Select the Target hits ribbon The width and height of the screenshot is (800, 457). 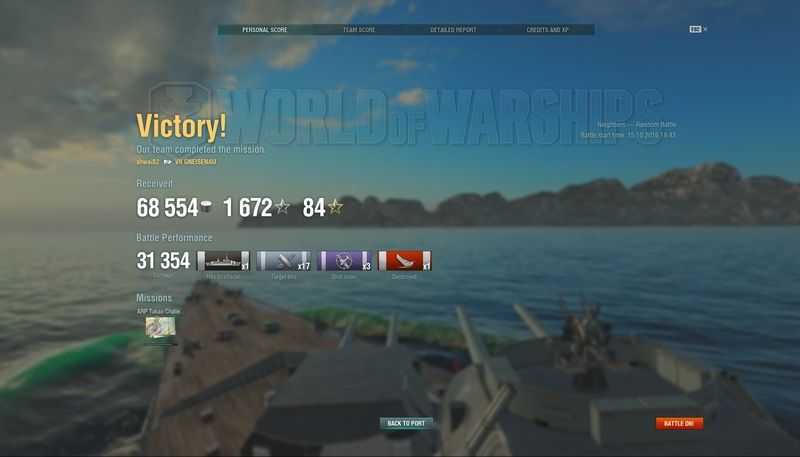(284, 261)
